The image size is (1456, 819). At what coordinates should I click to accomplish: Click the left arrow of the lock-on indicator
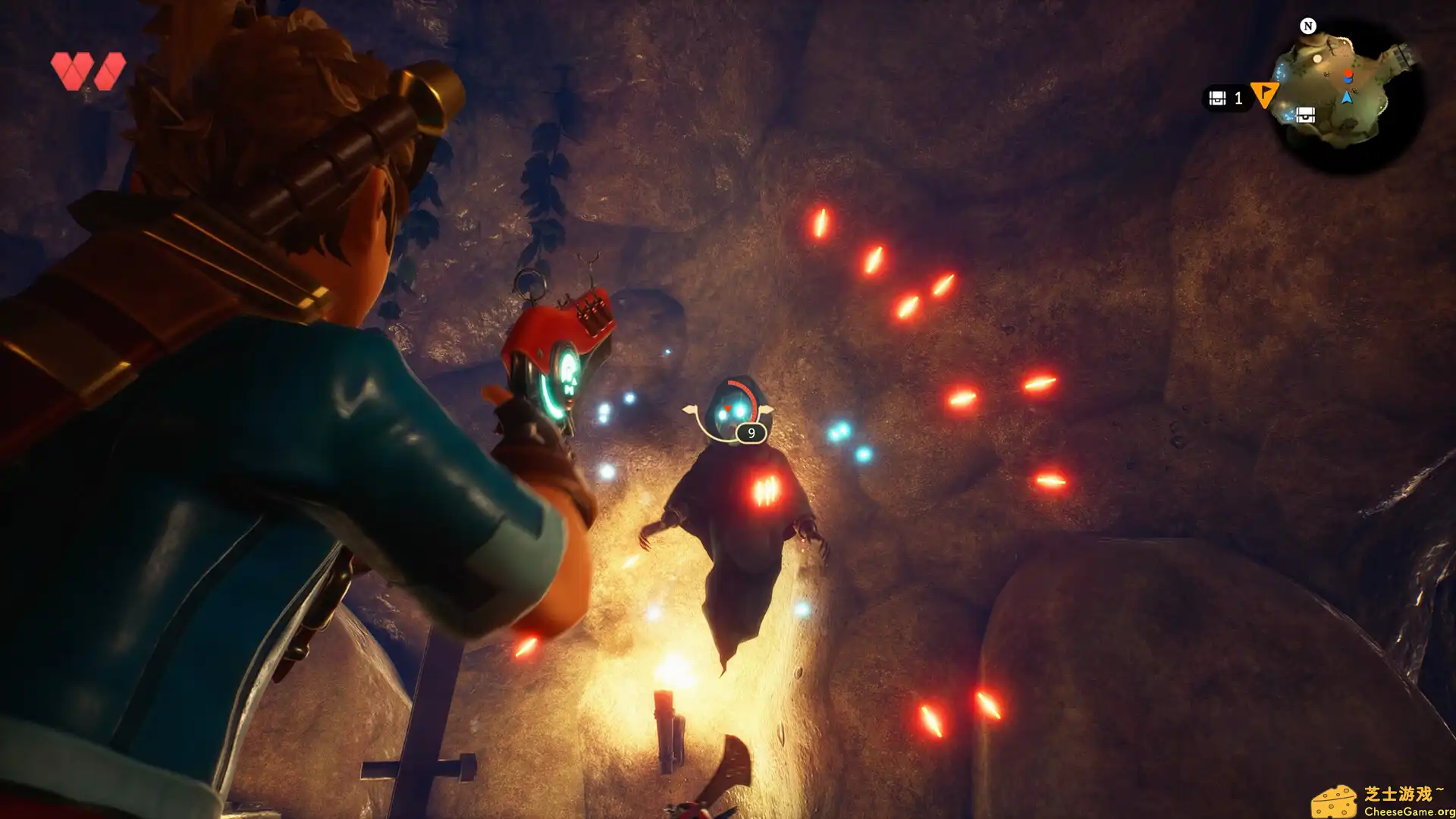pos(689,409)
